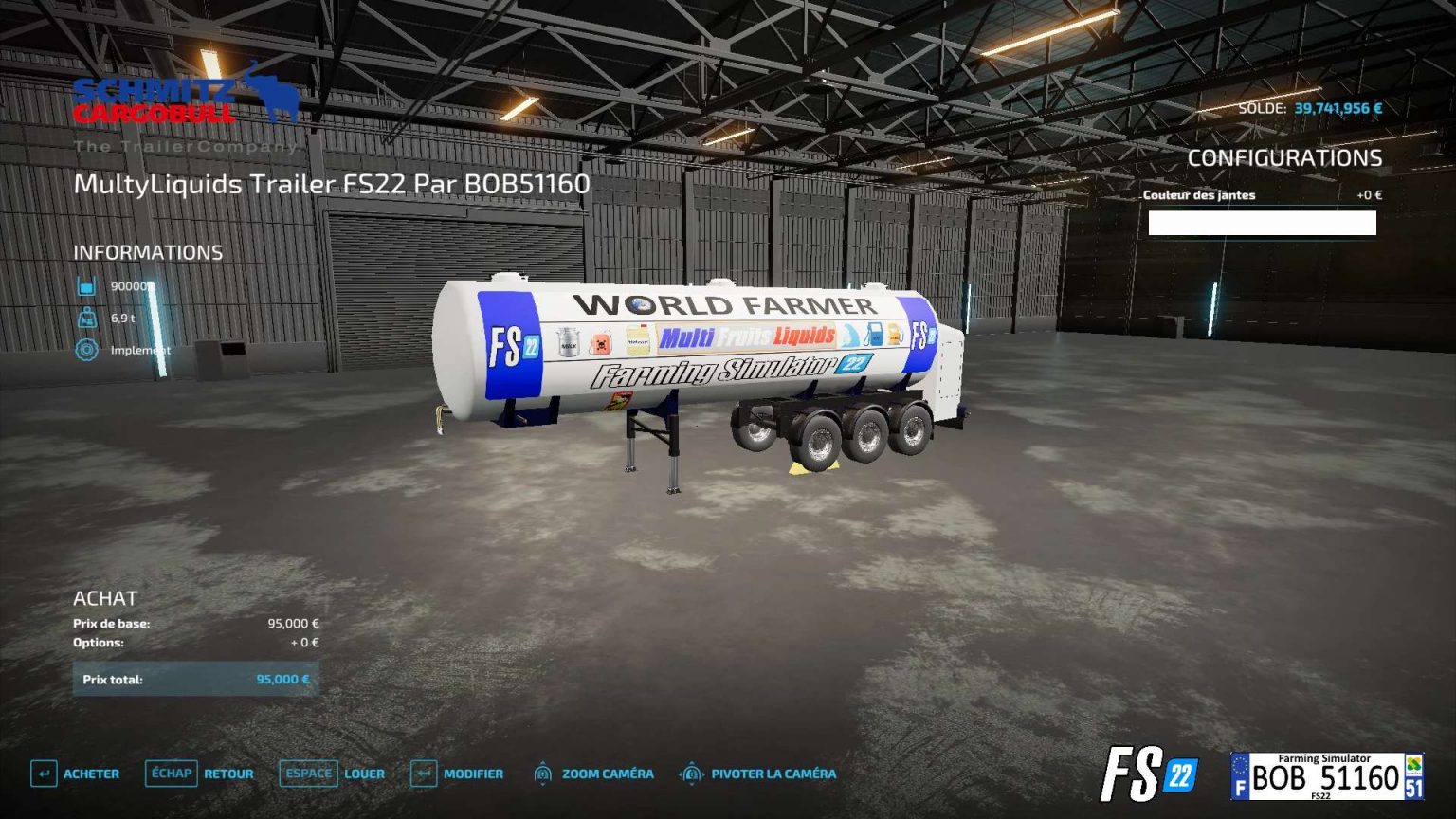Select the Implement gear icon
The image size is (1456, 819).
pyautogui.click(x=86, y=351)
